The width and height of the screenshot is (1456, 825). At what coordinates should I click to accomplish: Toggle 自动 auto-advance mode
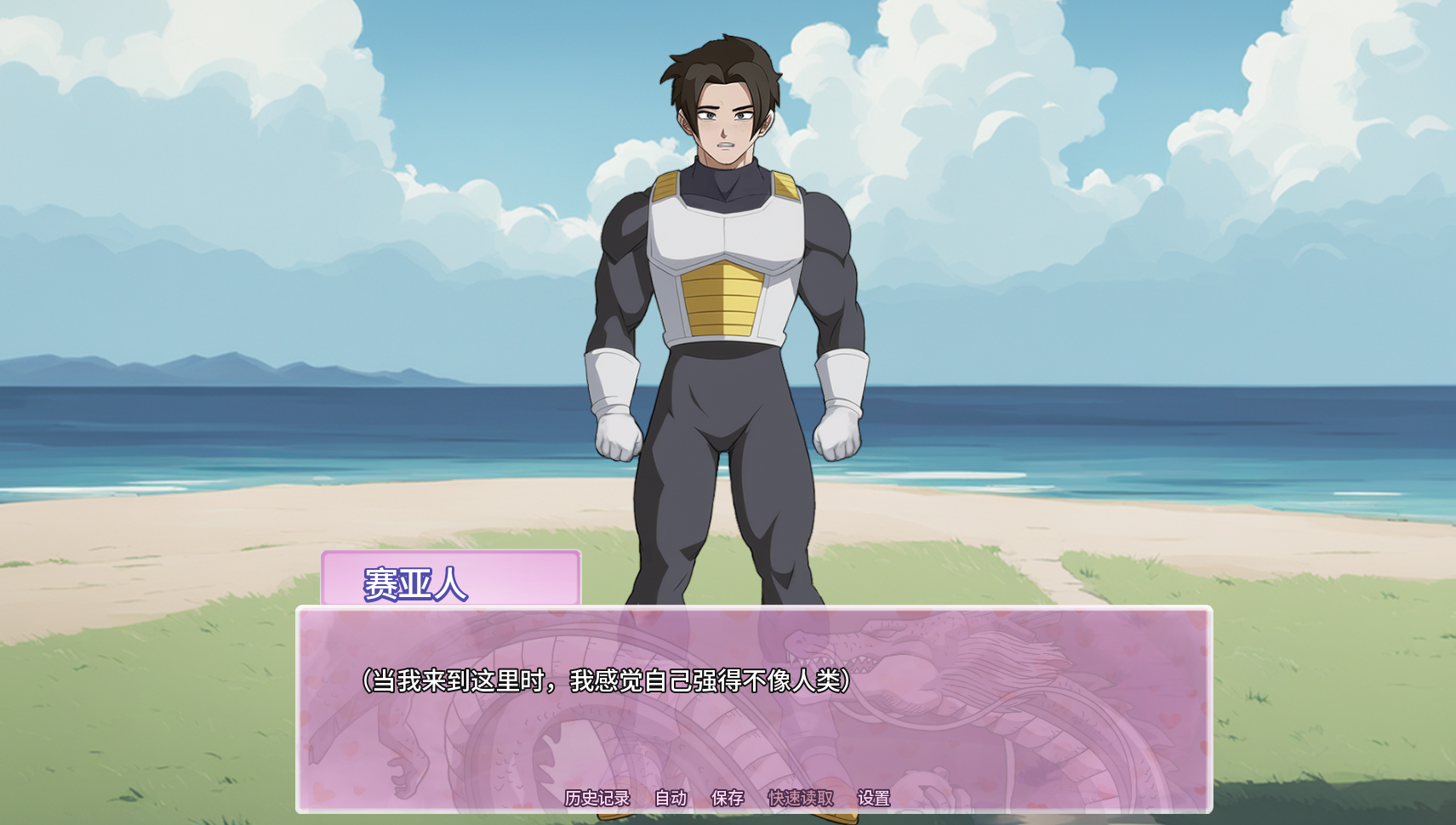(671, 798)
